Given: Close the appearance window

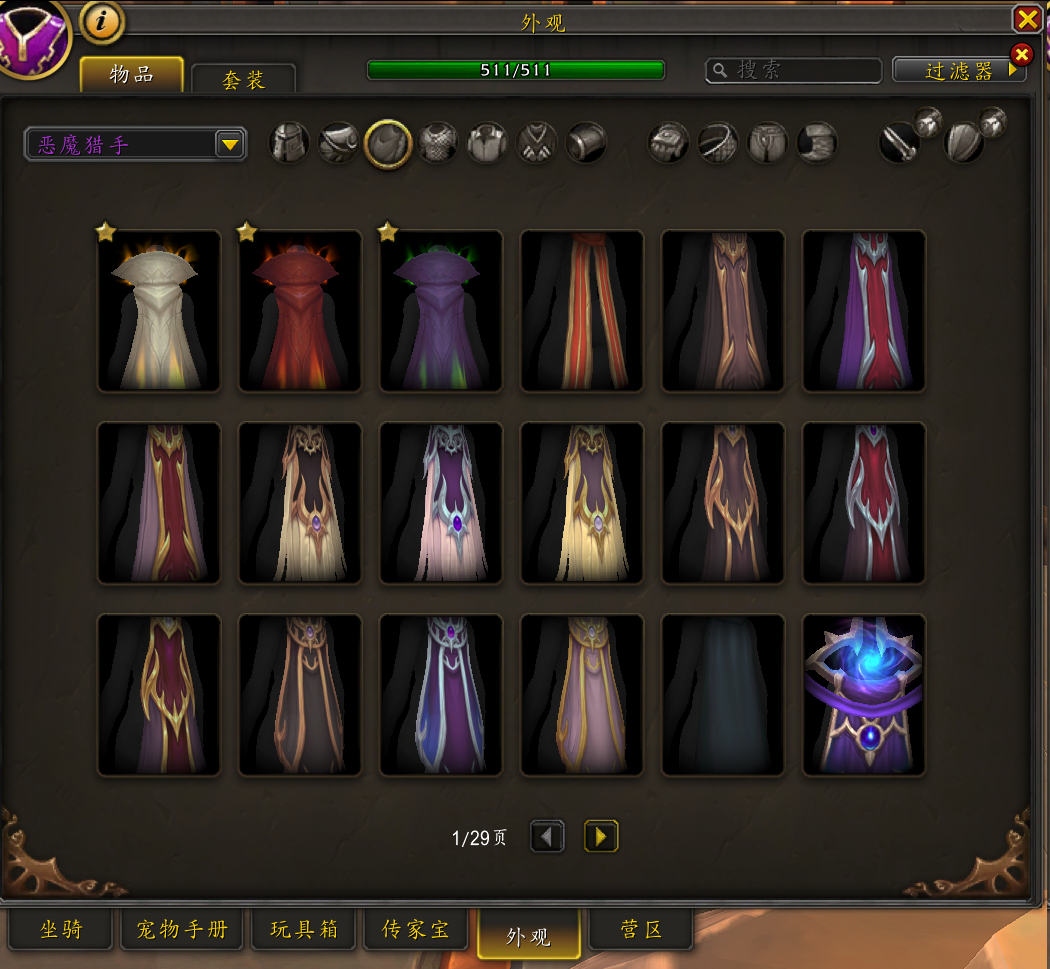Looking at the screenshot, I should click(1027, 19).
